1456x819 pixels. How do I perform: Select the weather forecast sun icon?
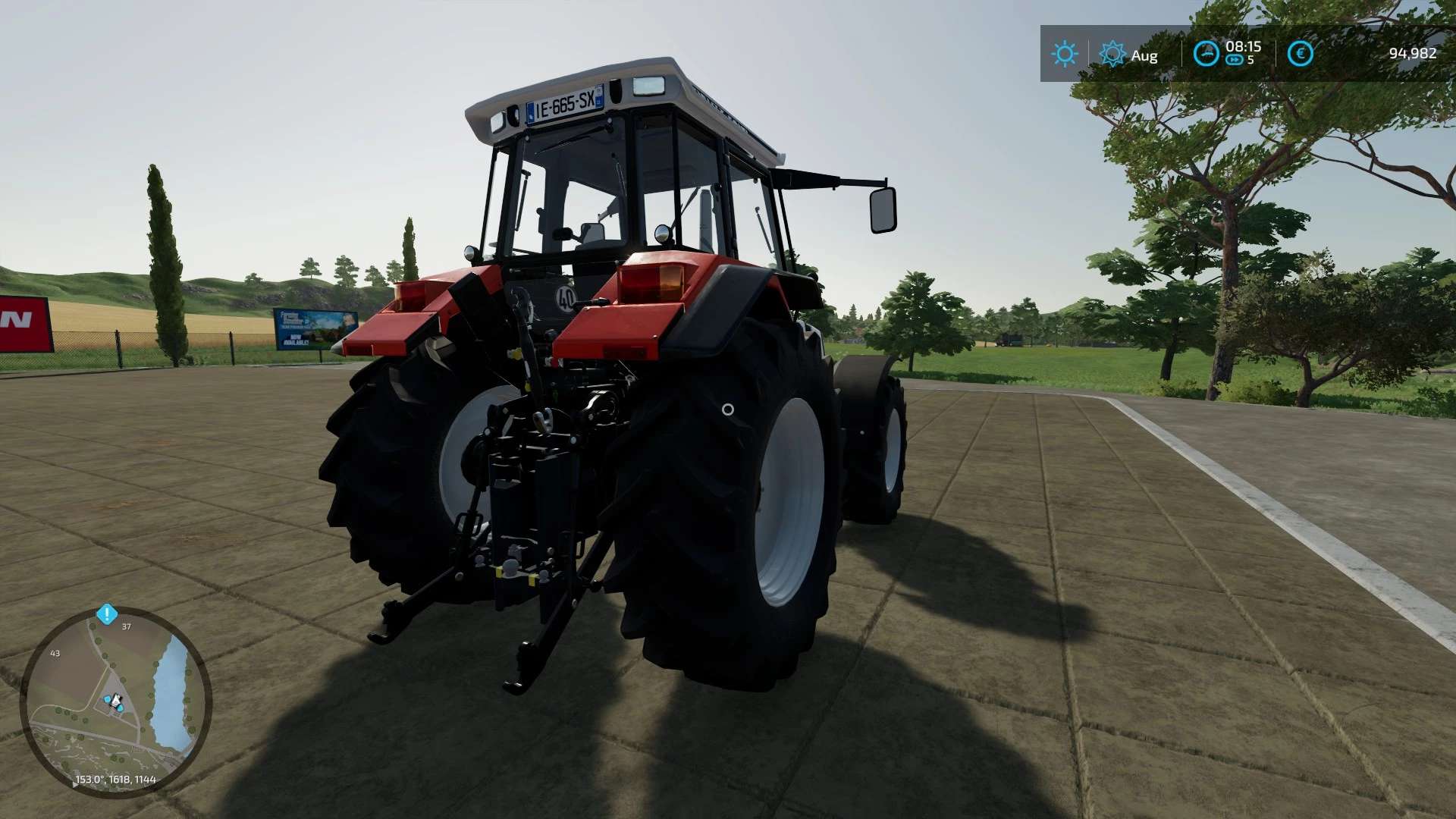click(1112, 53)
